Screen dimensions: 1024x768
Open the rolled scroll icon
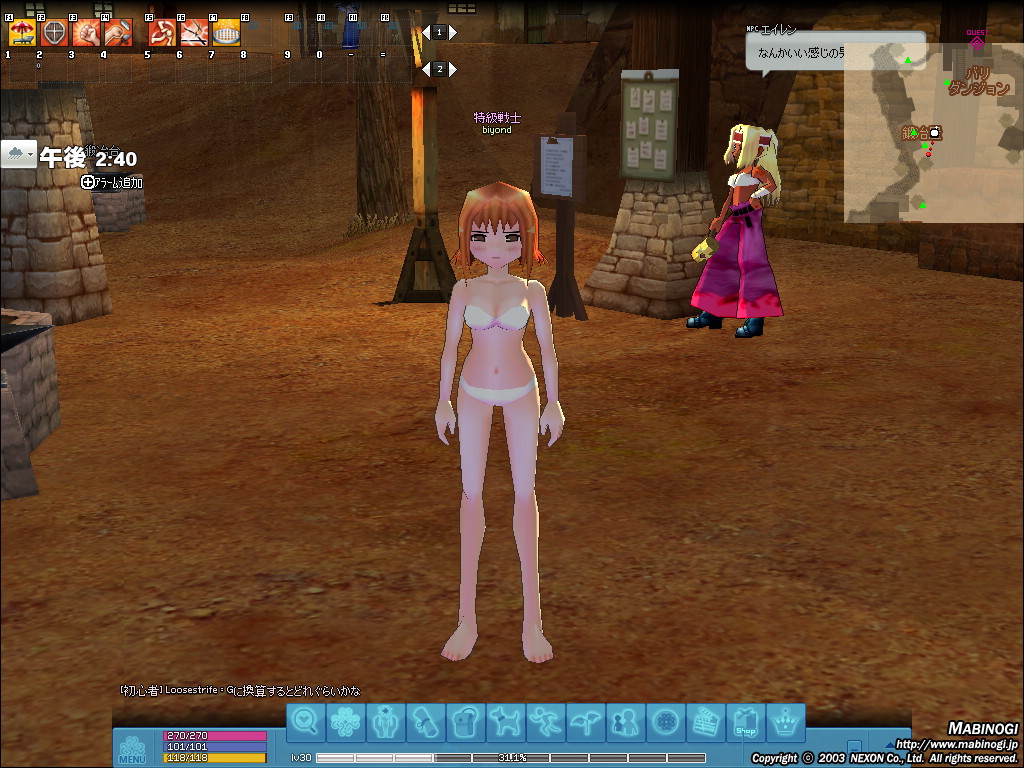[425, 721]
